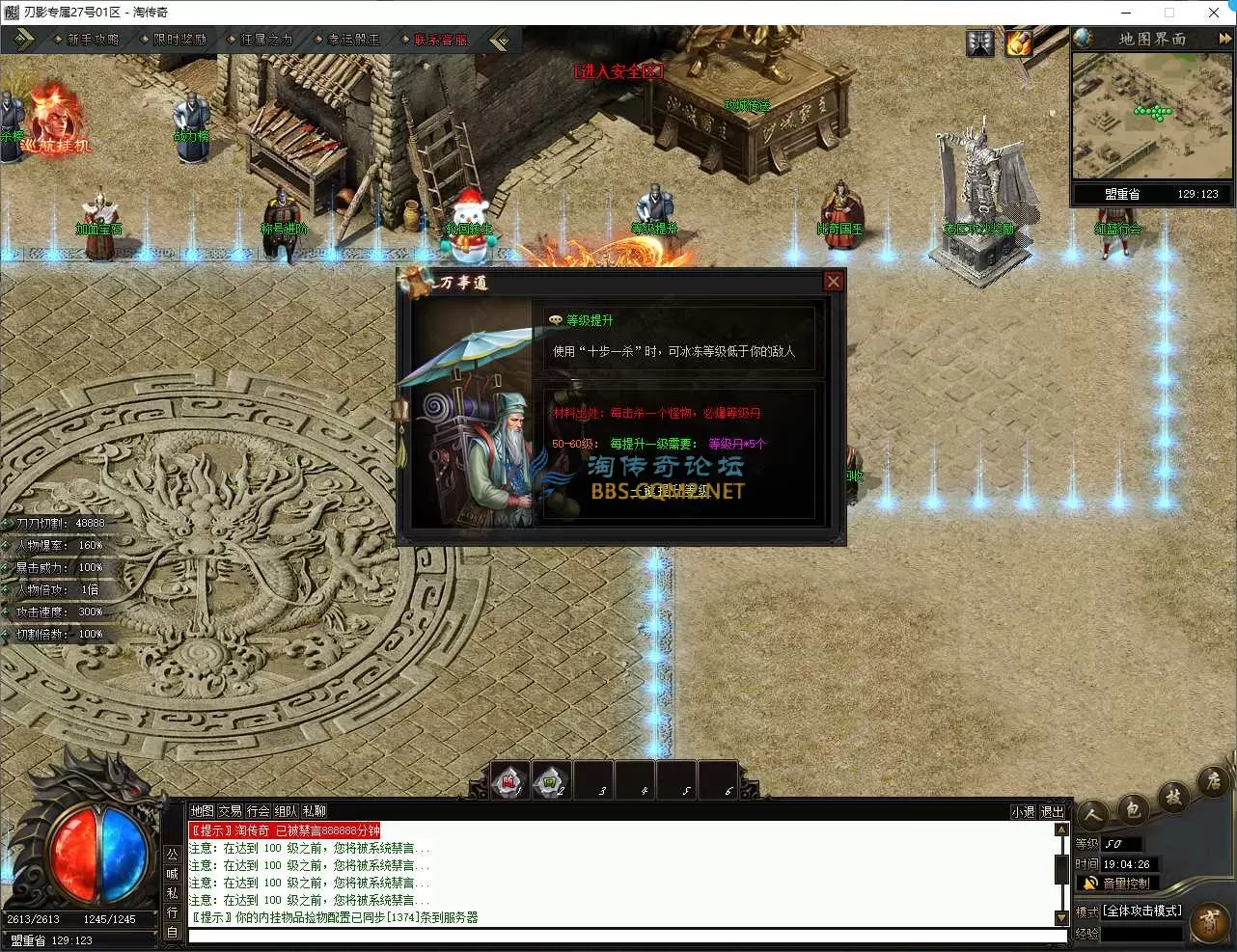Open the 幸运骰王 menu

click(x=353, y=40)
